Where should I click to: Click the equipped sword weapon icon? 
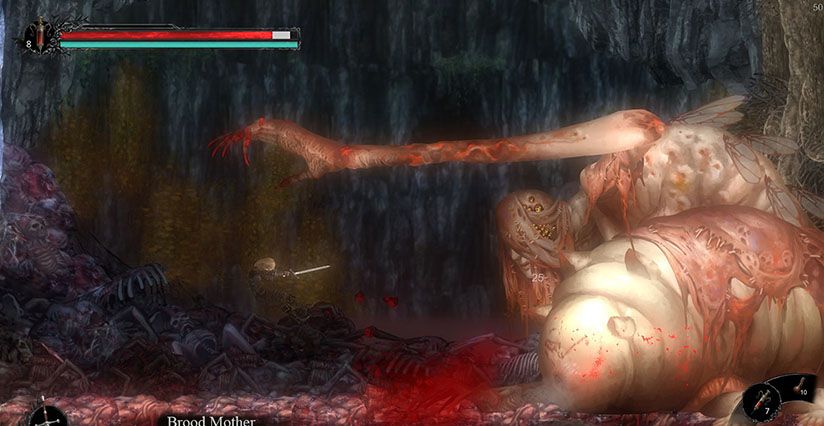[x=47, y=415]
